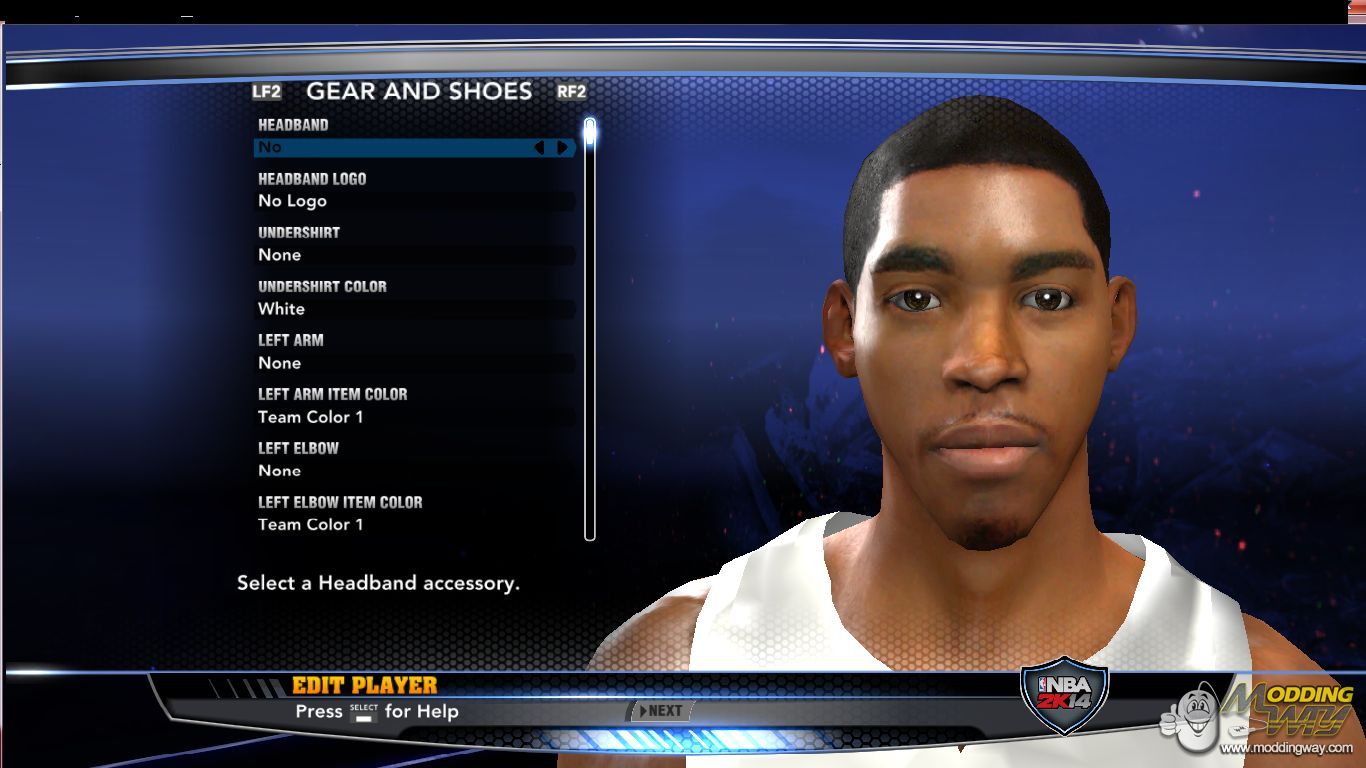The width and height of the screenshot is (1366, 768).
Task: Choose the Headband Logo row
Action: pos(414,201)
